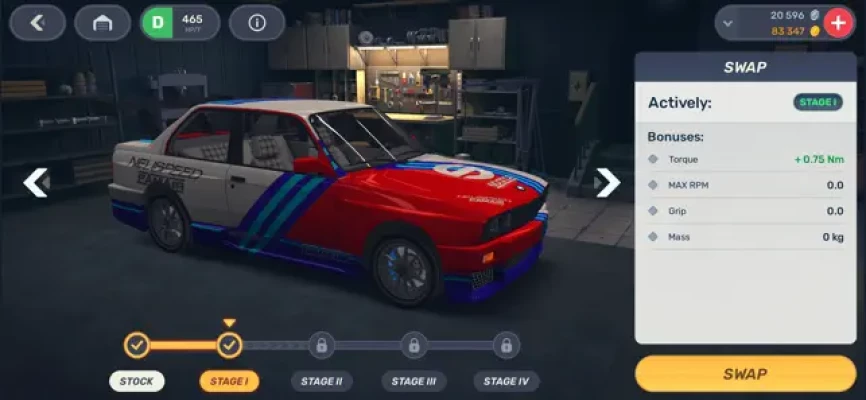Select the STAGE I label
This screenshot has height=400, width=866.
[x=229, y=381]
